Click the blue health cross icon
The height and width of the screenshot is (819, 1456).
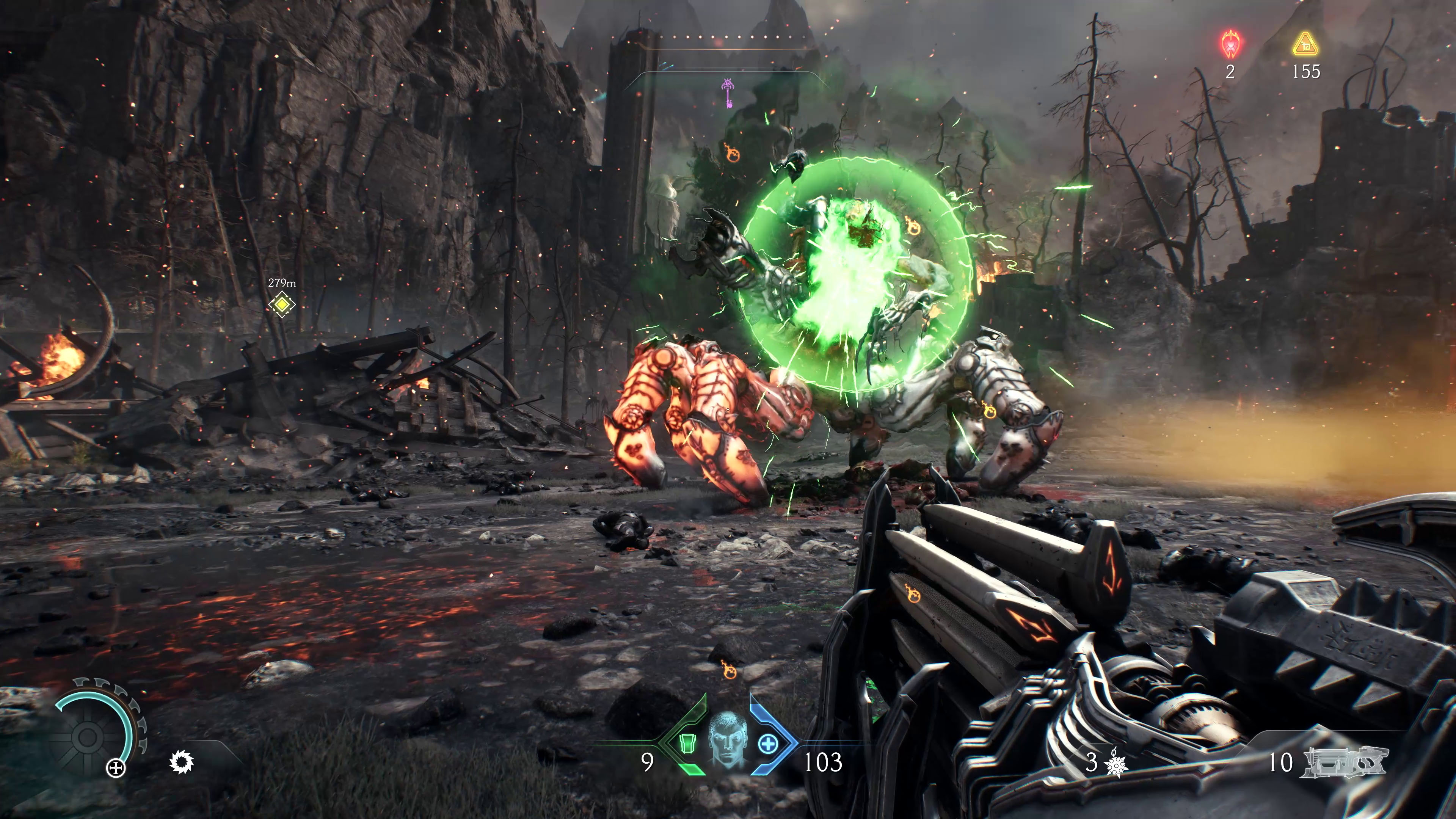768,744
